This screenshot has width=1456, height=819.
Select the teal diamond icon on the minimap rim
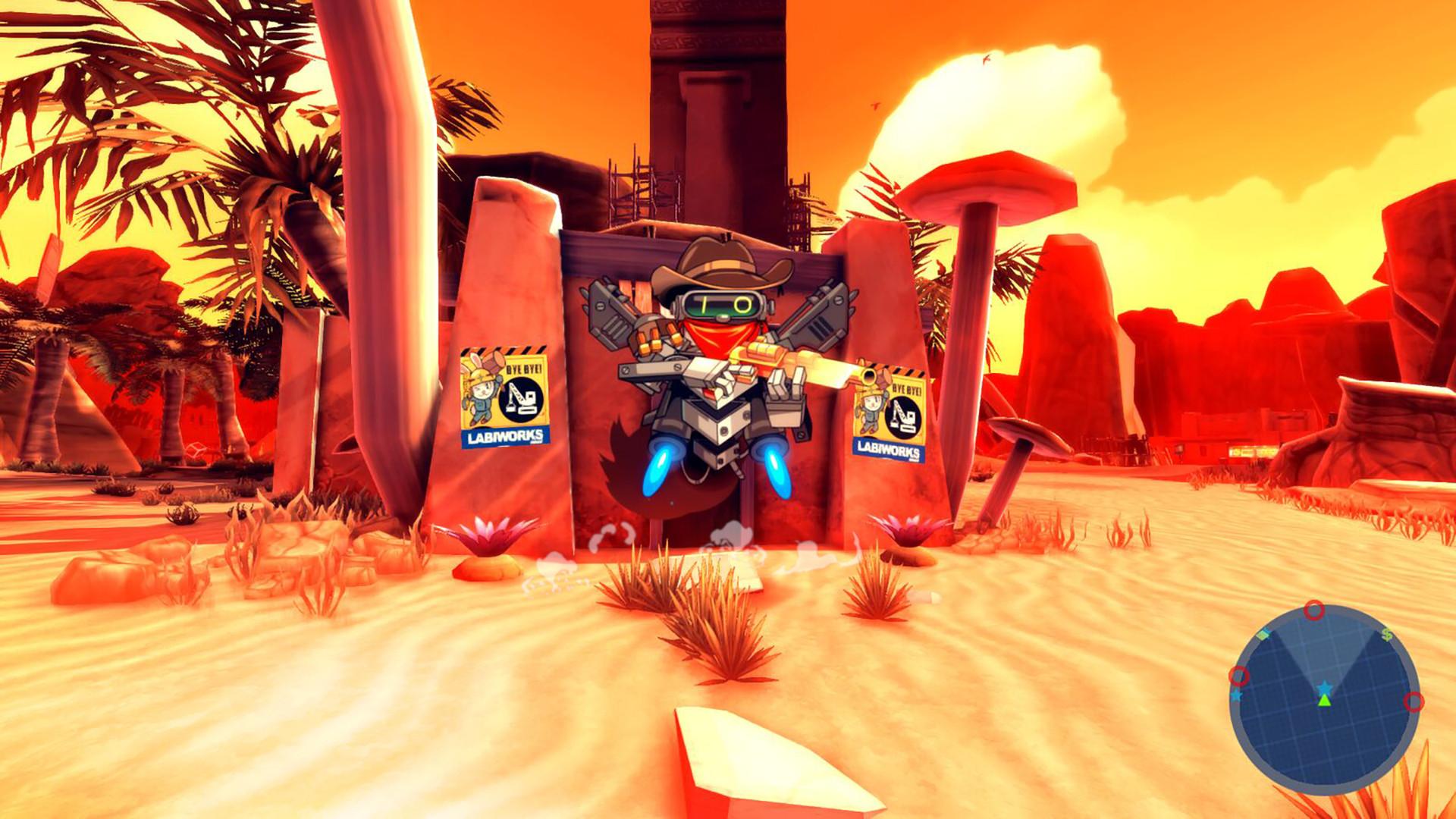coord(1263,634)
